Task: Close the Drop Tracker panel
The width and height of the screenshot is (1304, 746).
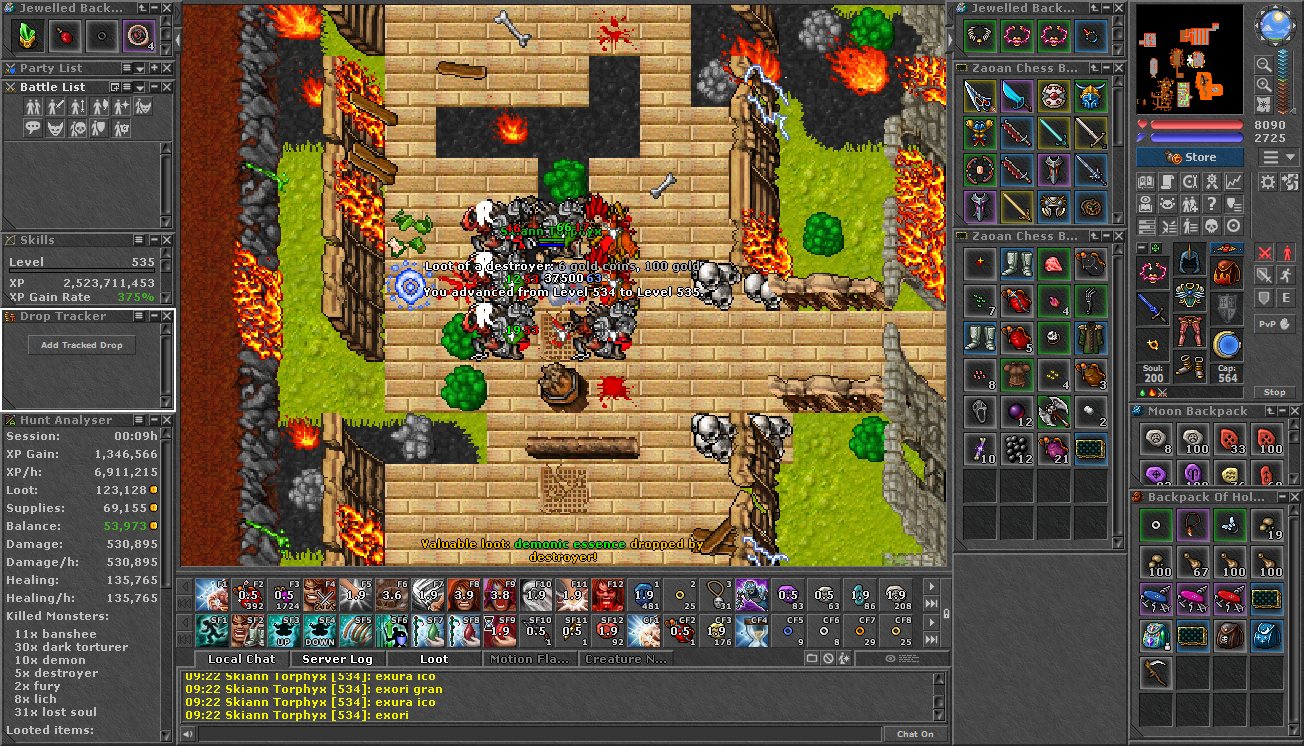Action: coord(167,316)
